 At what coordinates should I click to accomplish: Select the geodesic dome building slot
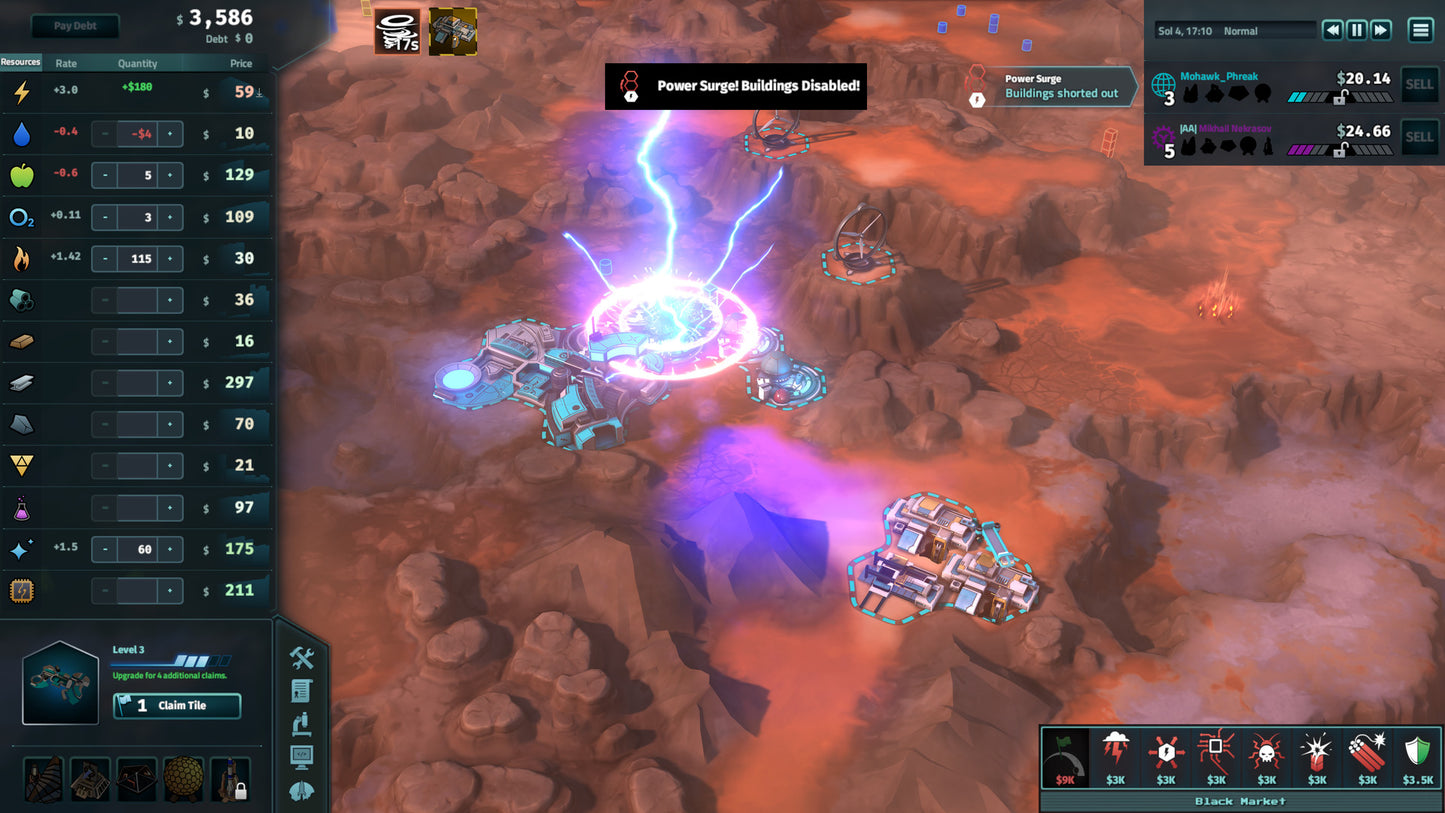(x=183, y=779)
